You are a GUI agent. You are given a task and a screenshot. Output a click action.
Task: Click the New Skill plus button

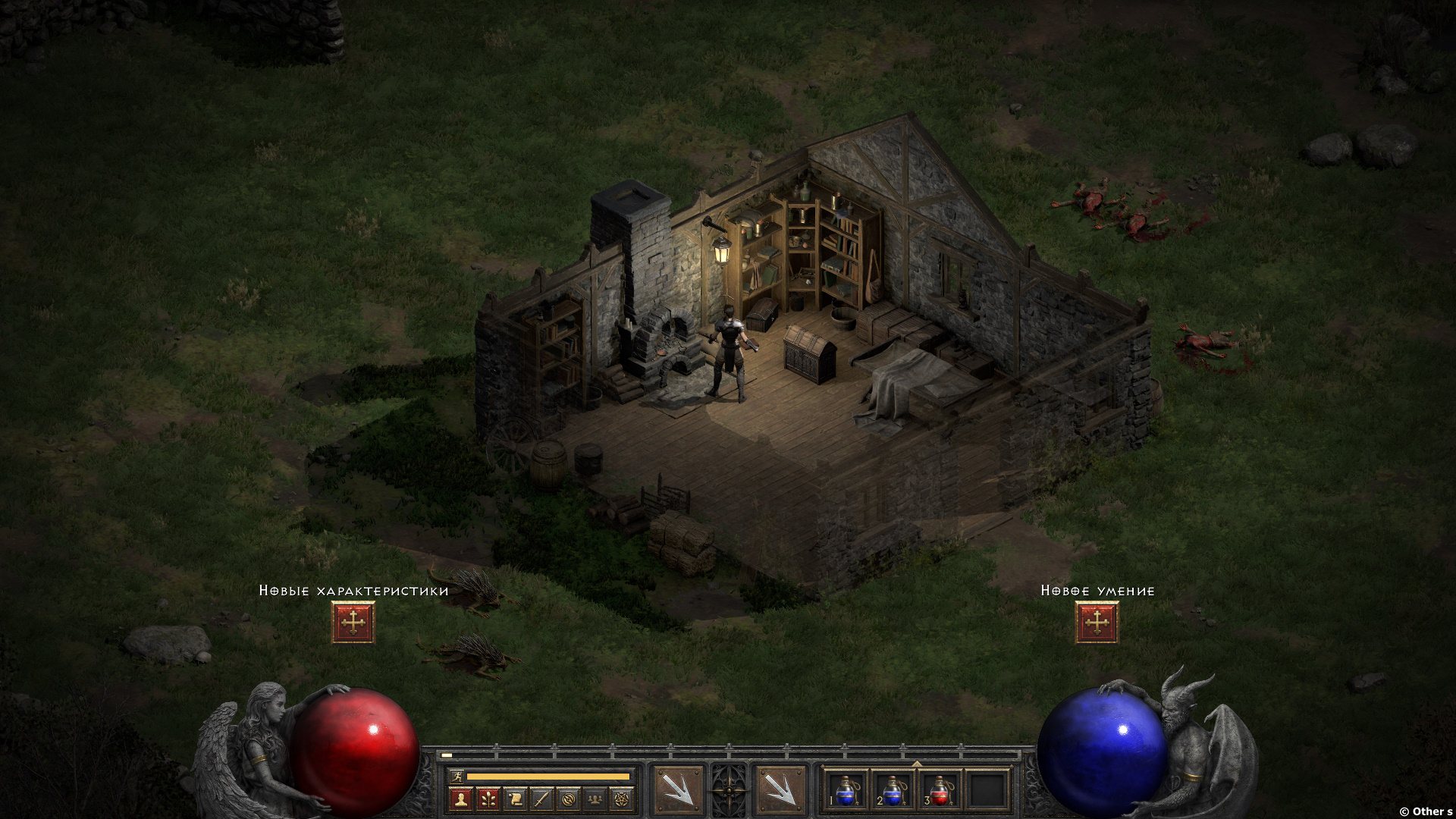tap(1097, 623)
